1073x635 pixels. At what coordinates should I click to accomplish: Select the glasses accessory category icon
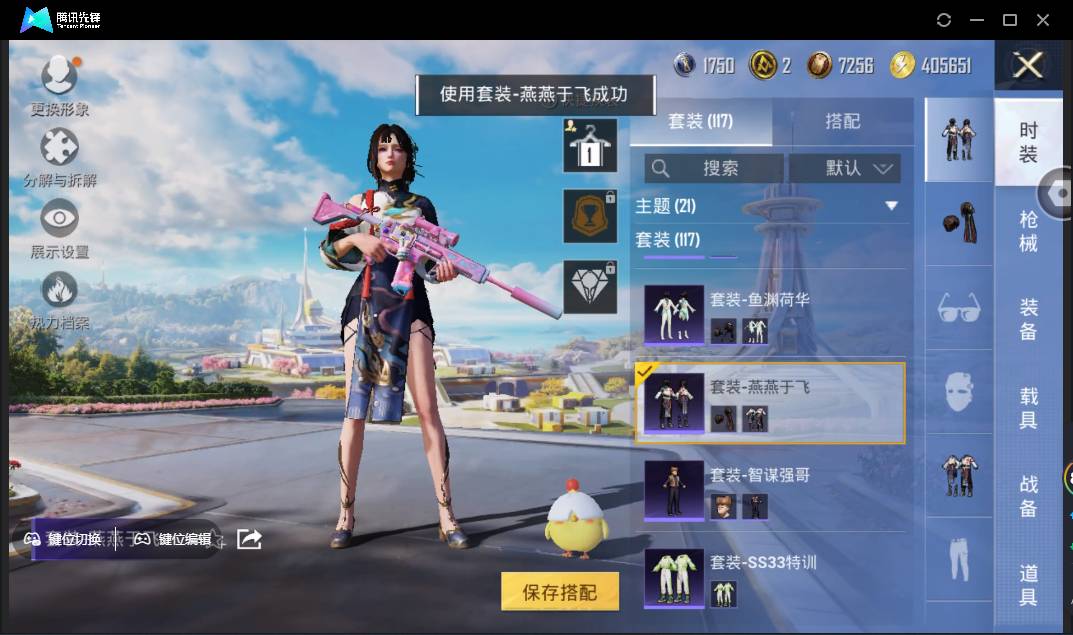tap(959, 307)
